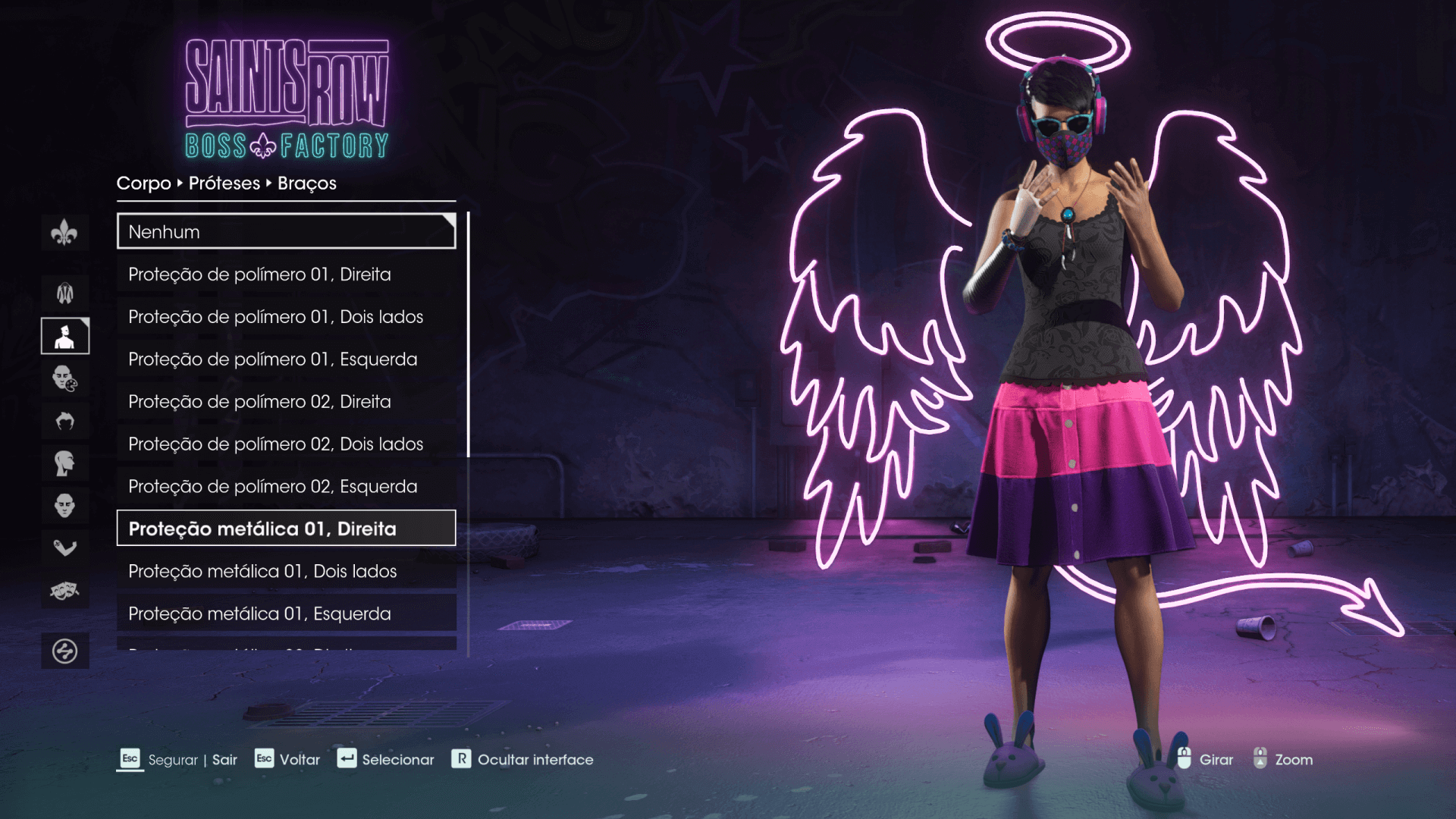Return to Próteses breadcrumb level

click(x=224, y=184)
